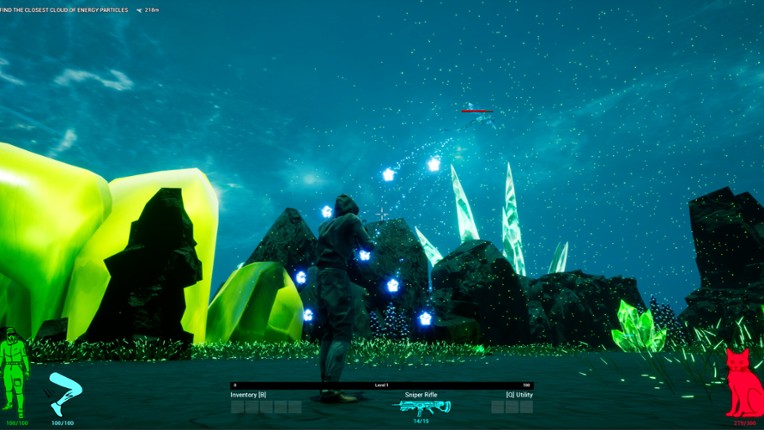This screenshot has height=430, width=764.
Task: Open the Utility slots label
Action: 511,395
